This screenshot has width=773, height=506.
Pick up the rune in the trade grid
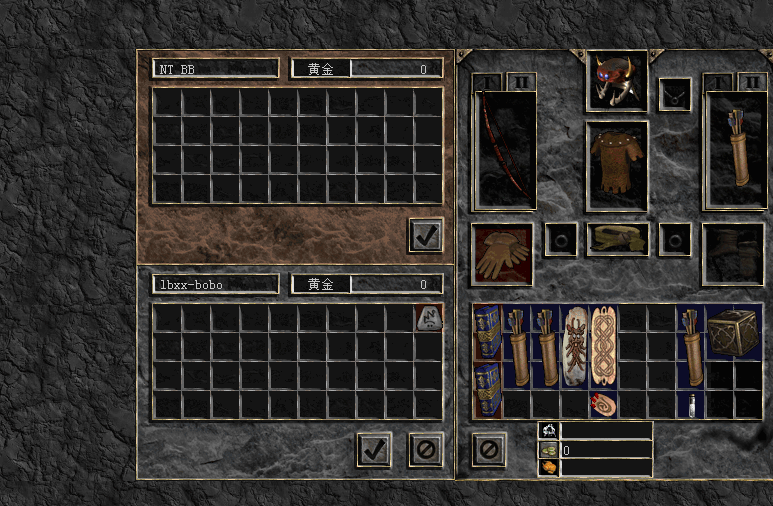click(428, 319)
